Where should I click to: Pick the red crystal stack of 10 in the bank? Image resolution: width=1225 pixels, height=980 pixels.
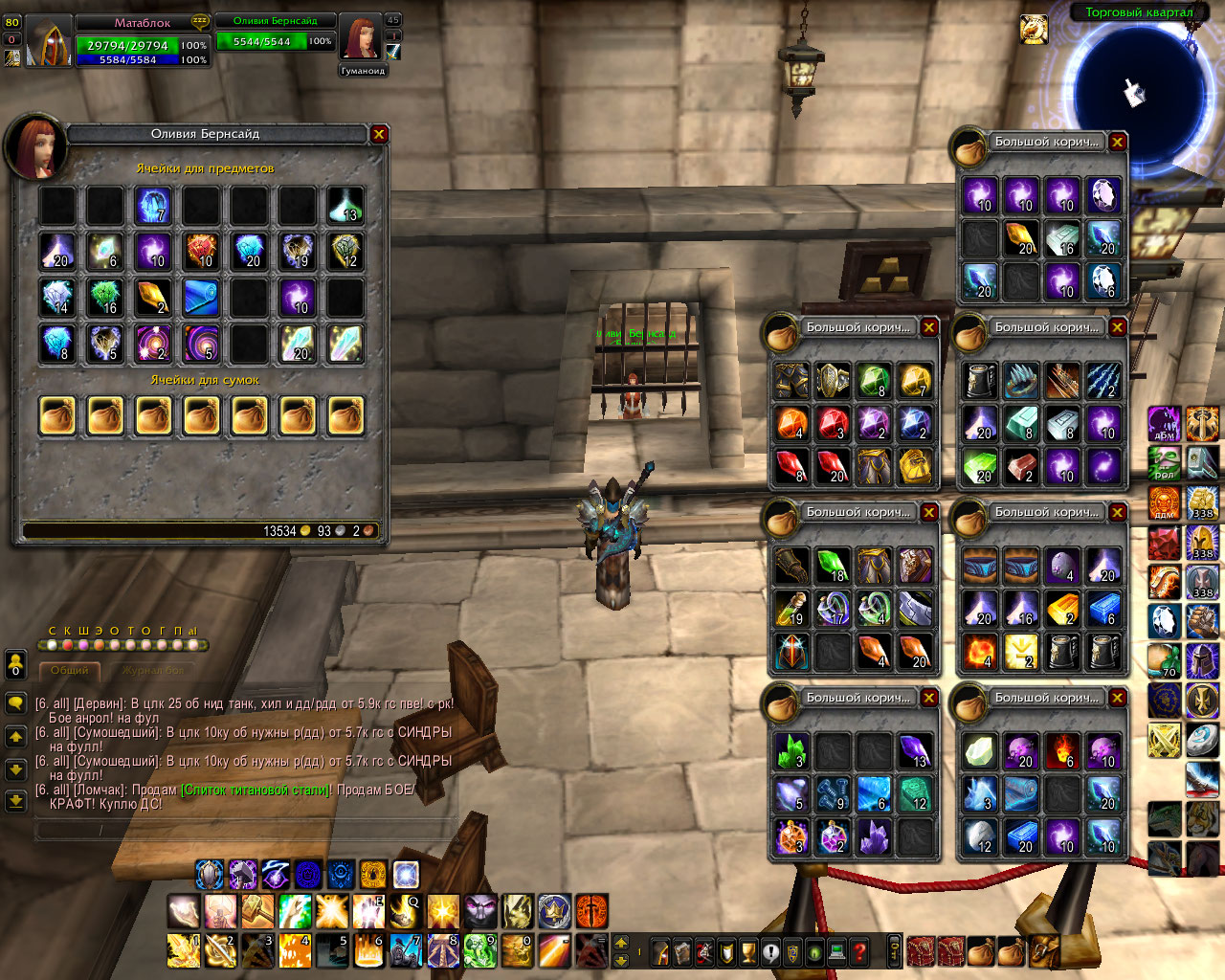[x=201, y=251]
